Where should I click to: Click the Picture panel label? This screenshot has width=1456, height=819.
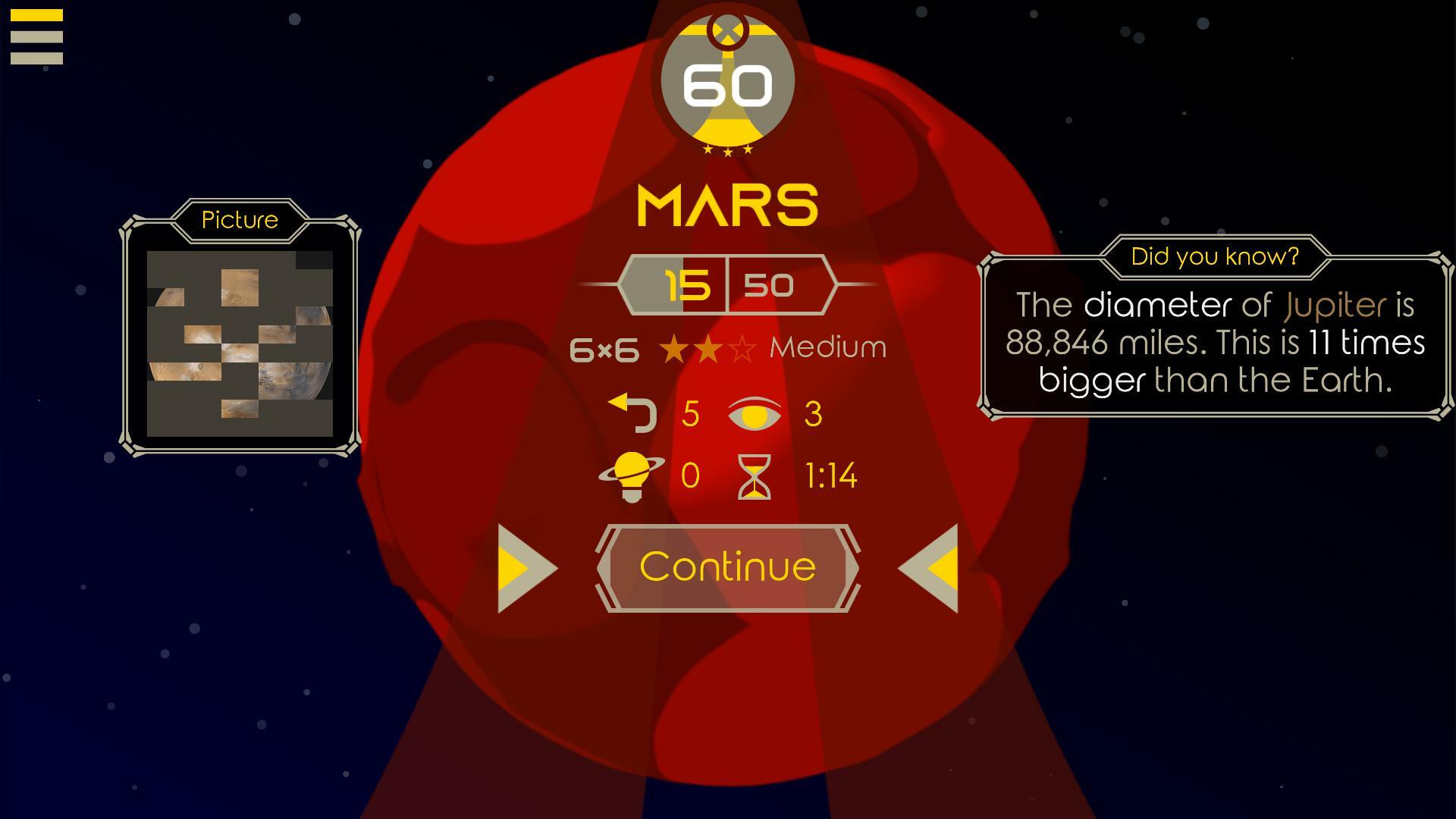tap(239, 220)
